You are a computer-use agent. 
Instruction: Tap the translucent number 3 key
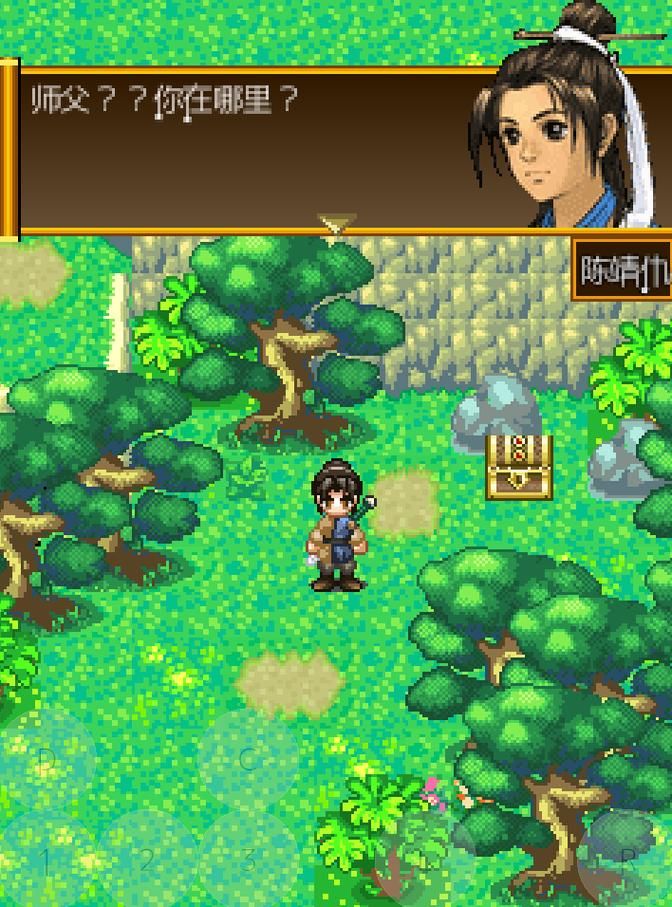(x=248, y=860)
